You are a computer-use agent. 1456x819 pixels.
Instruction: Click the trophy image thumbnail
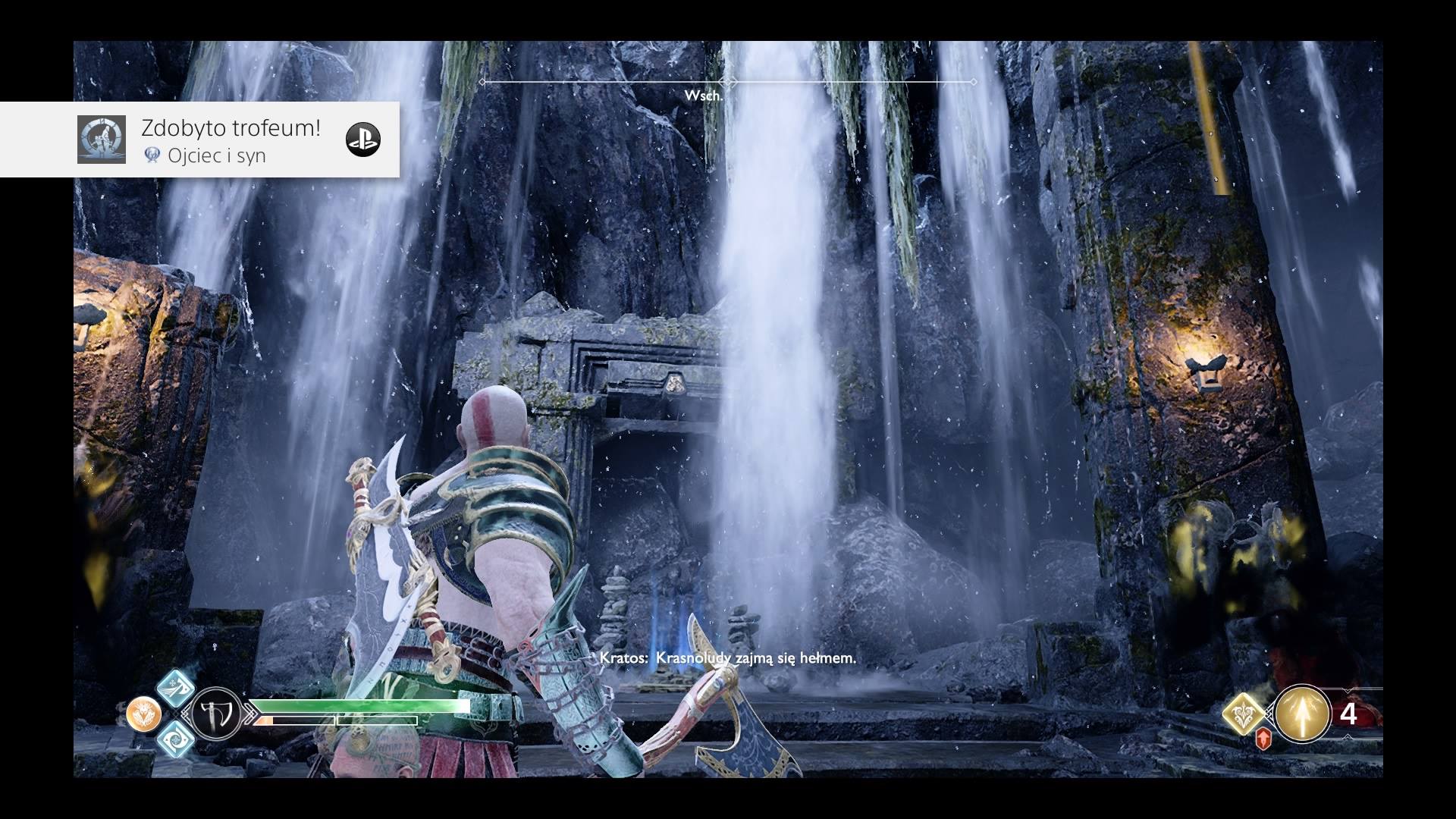click(102, 140)
